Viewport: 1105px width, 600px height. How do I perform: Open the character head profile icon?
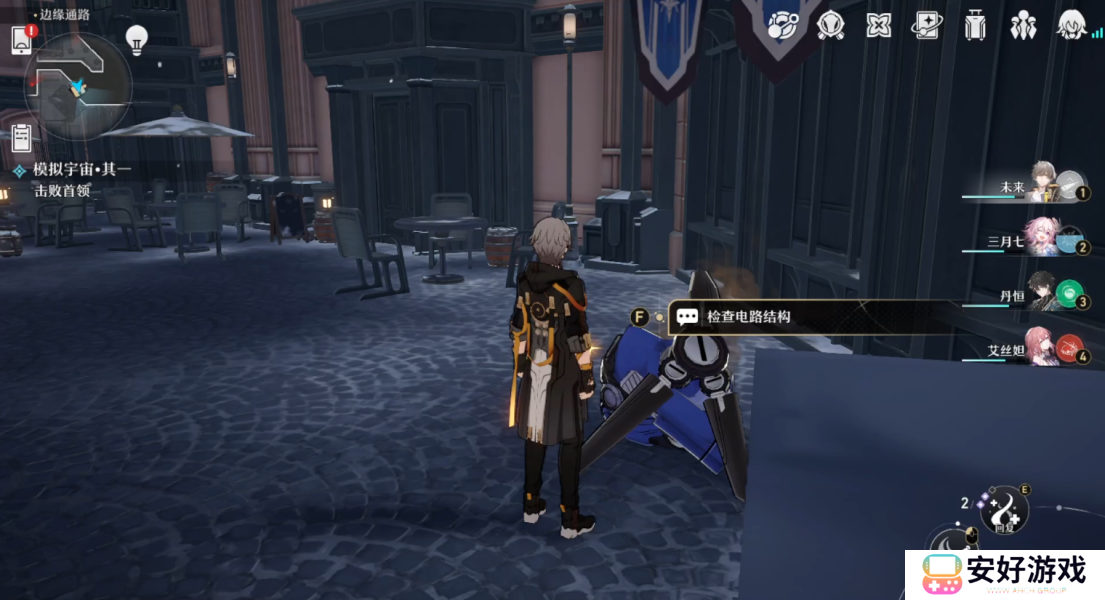click(1072, 25)
